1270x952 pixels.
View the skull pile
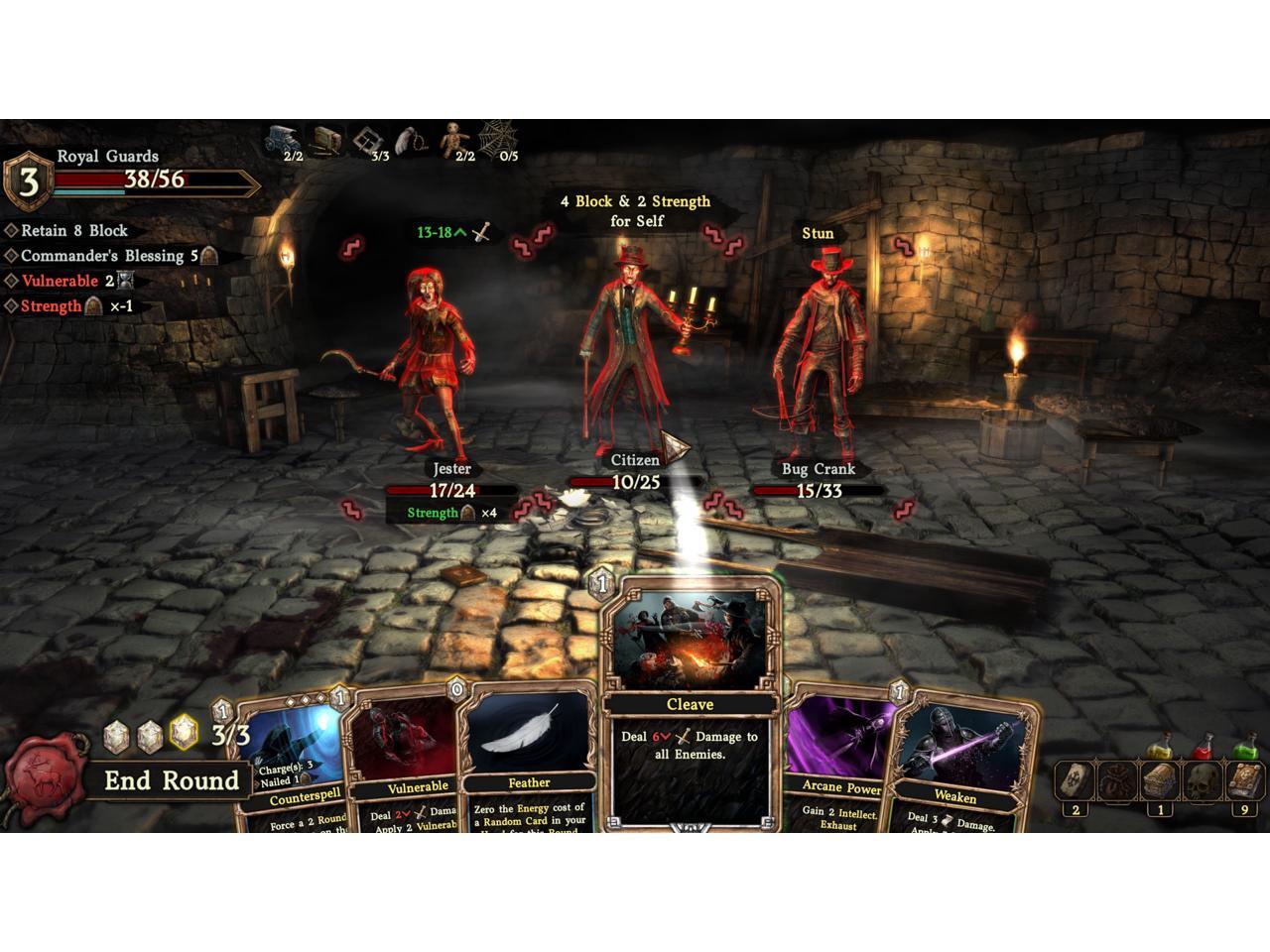1203,782
